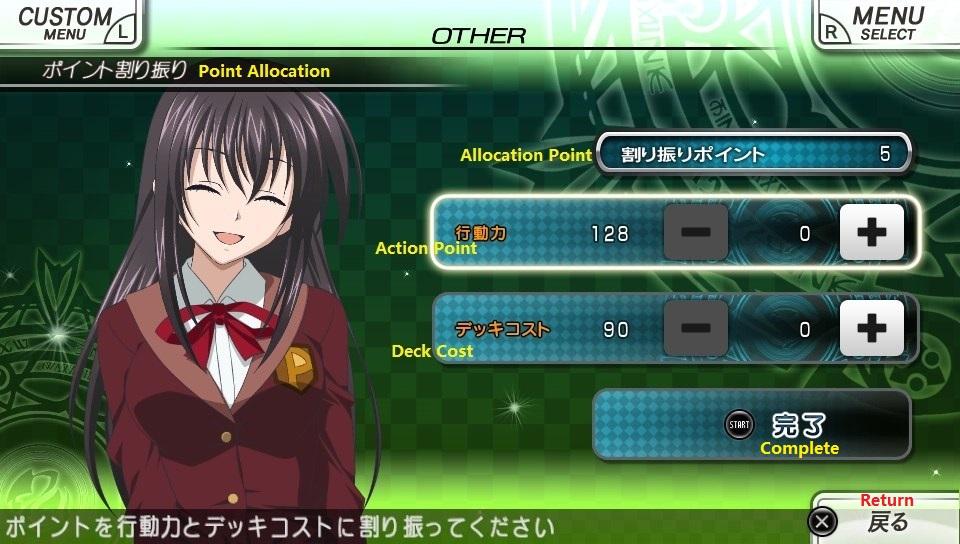Add a point to Deck Cost
The image size is (960, 544).
pos(871,328)
